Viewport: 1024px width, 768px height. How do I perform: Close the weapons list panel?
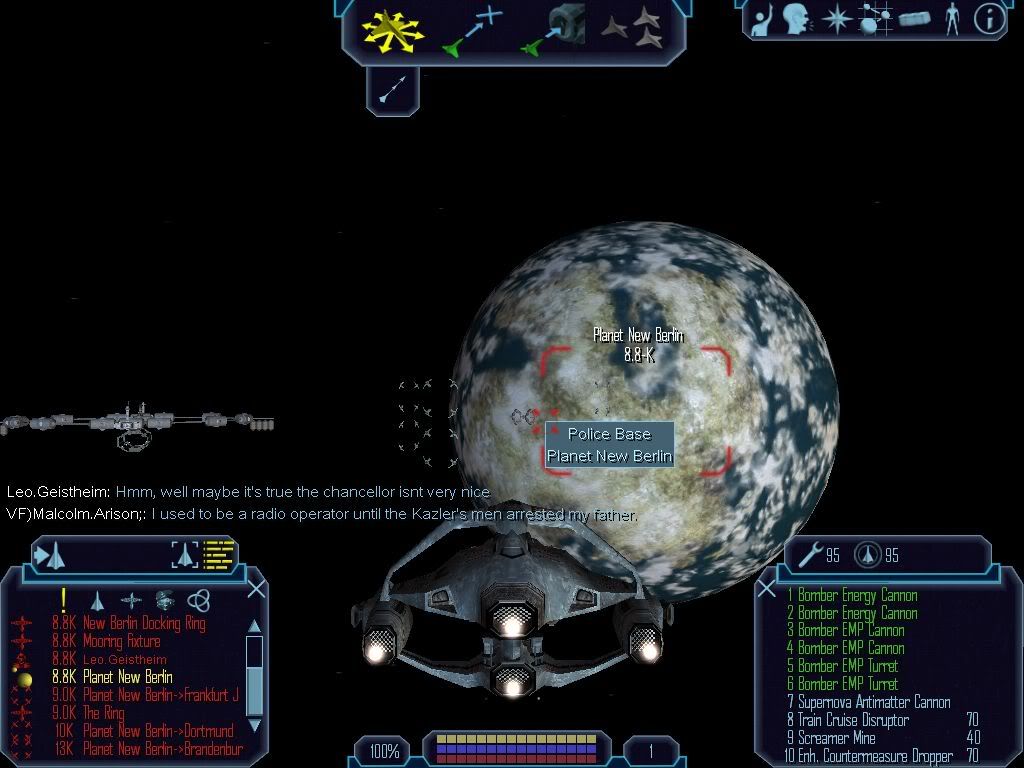pos(766,588)
